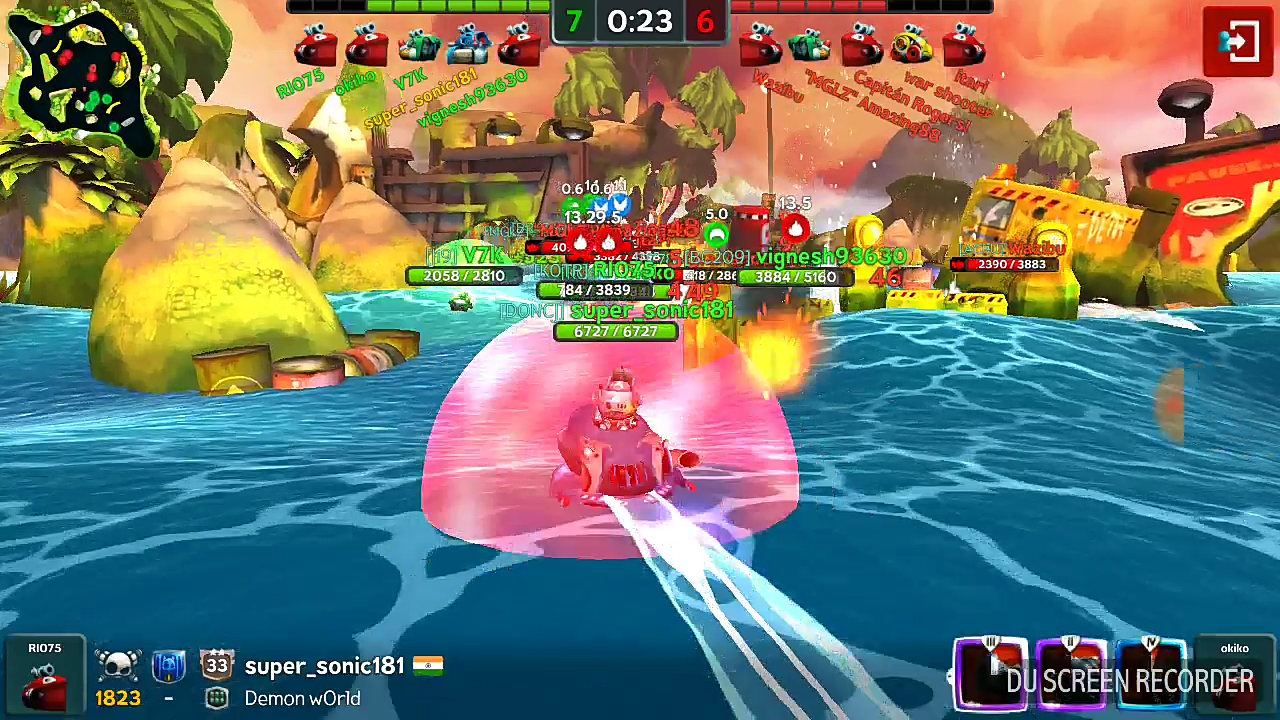1280x720 pixels.
Task: Switch spectator view to RIO75's tile
Action: [x=45, y=676]
